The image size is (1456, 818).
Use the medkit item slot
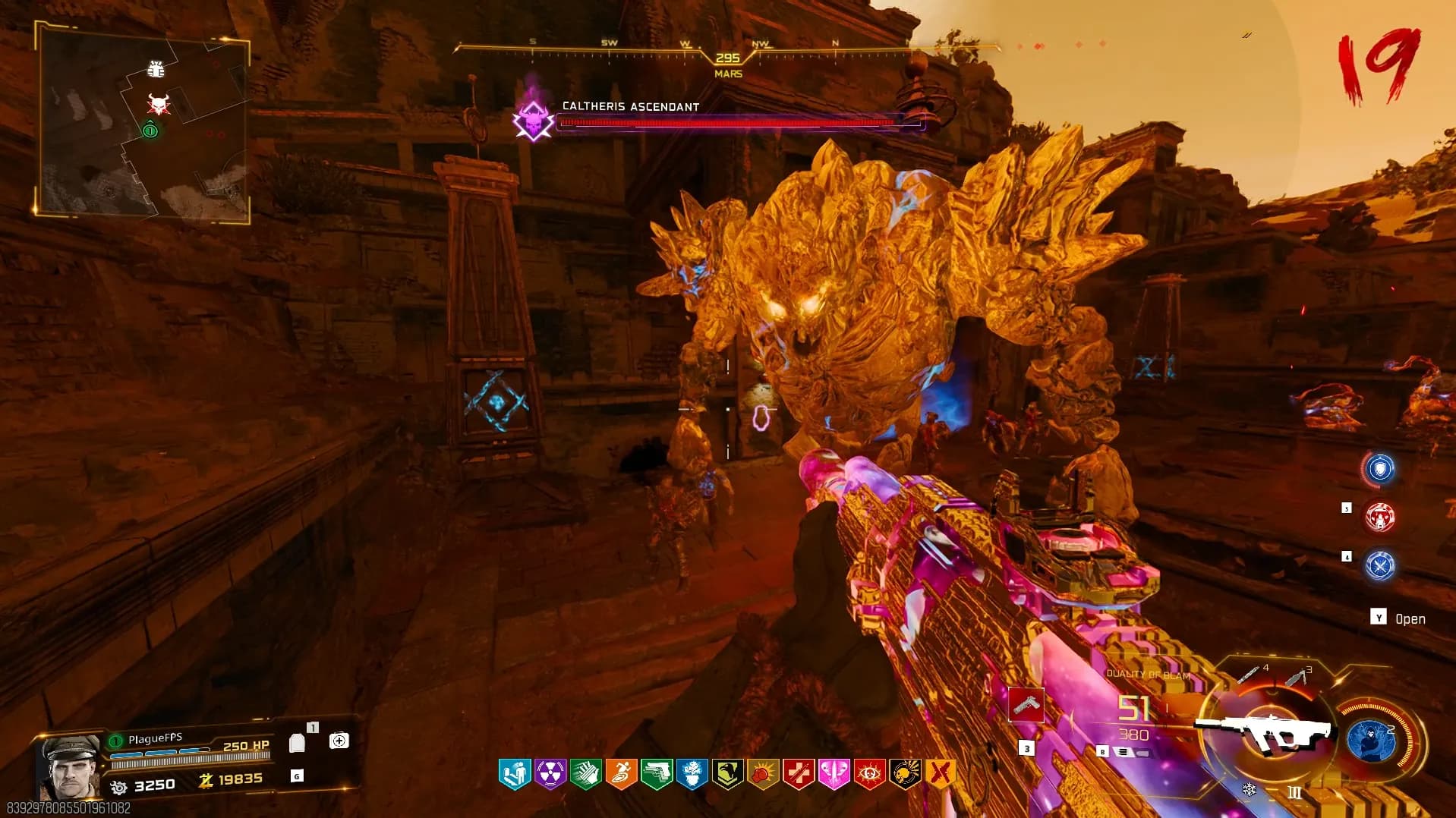pos(339,741)
